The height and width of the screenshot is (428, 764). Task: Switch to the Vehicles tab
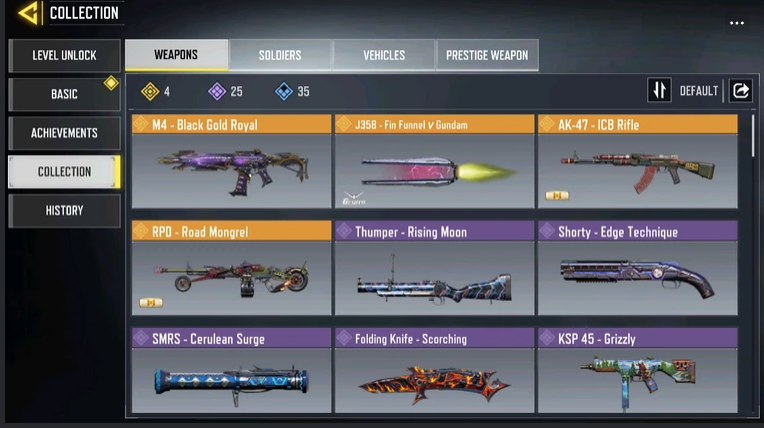coord(384,55)
